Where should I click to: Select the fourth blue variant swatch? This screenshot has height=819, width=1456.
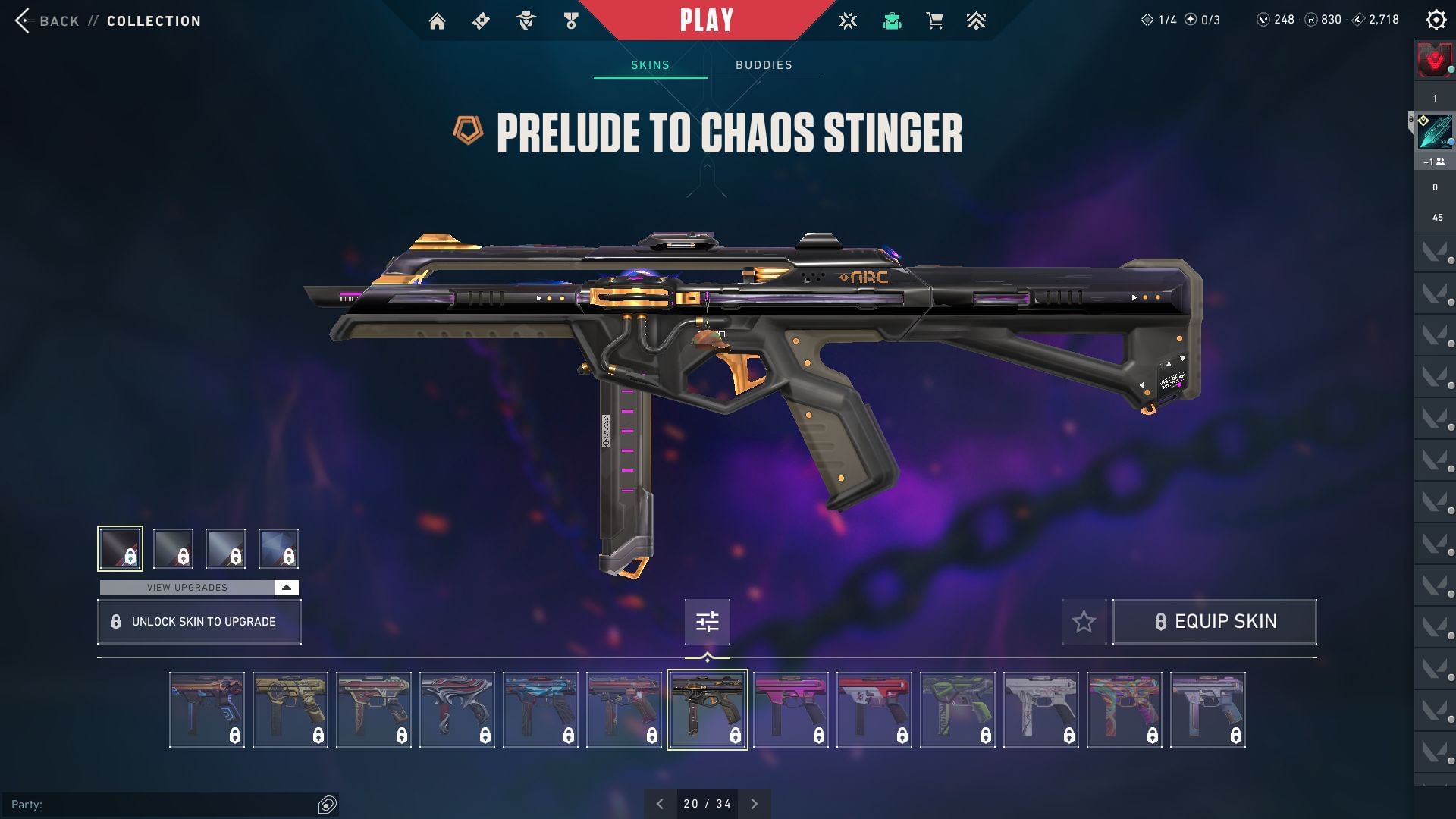(x=278, y=548)
